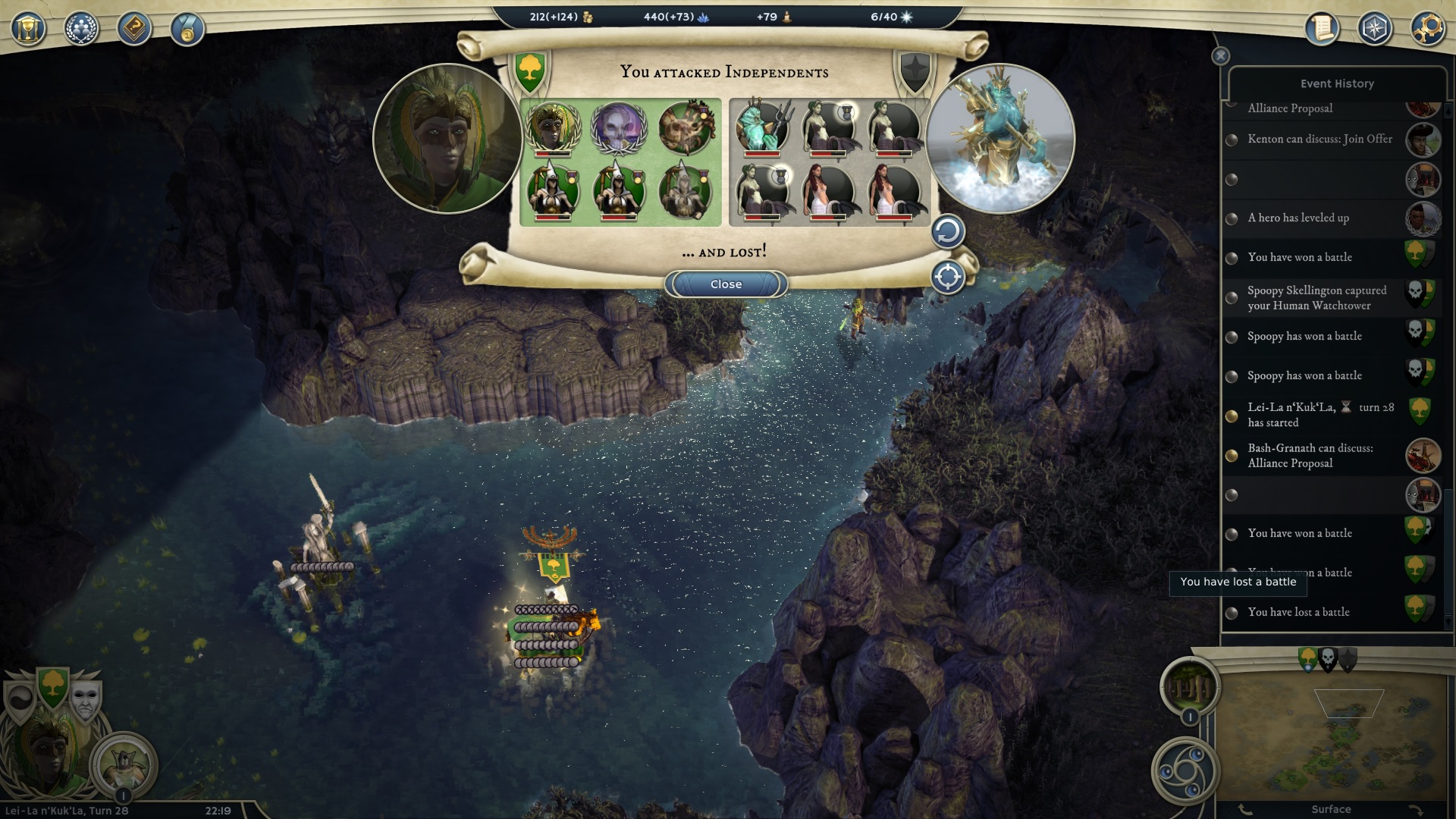Screen dimensions: 1456x819
Task: Close the battle result dialog
Action: [x=726, y=284]
